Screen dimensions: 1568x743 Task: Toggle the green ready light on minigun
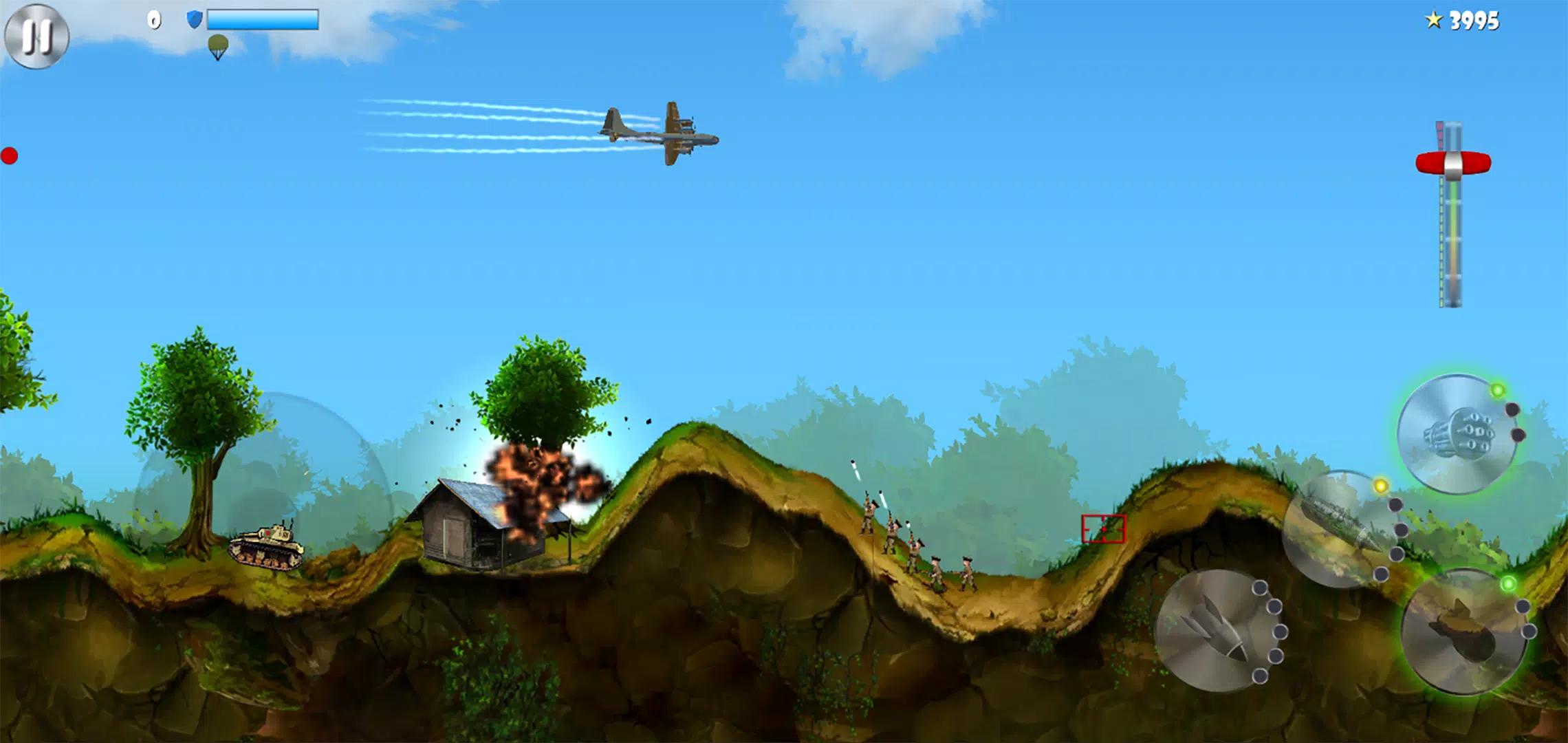coord(1499,390)
